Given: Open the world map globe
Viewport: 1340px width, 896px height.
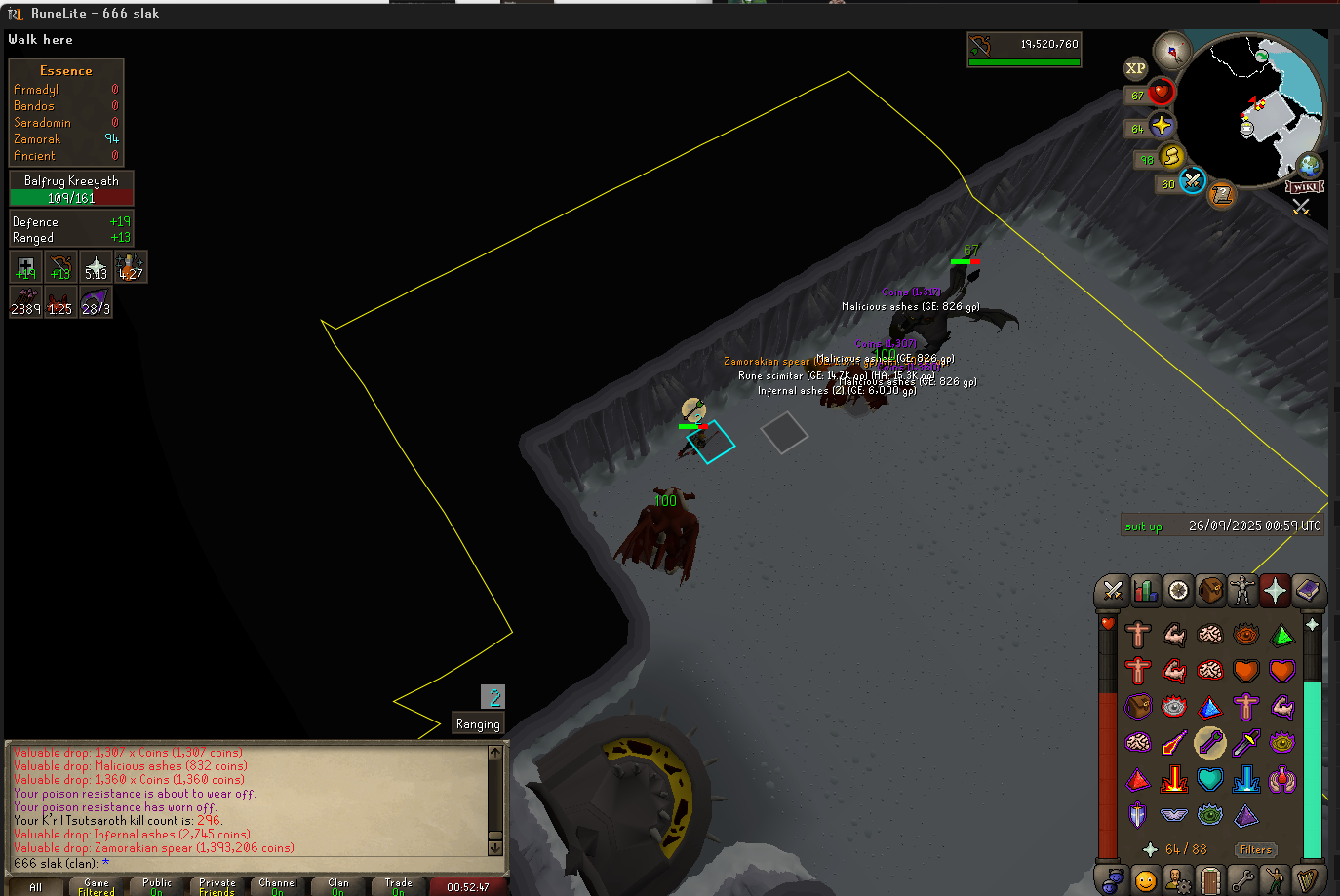Looking at the screenshot, I should [x=1308, y=165].
